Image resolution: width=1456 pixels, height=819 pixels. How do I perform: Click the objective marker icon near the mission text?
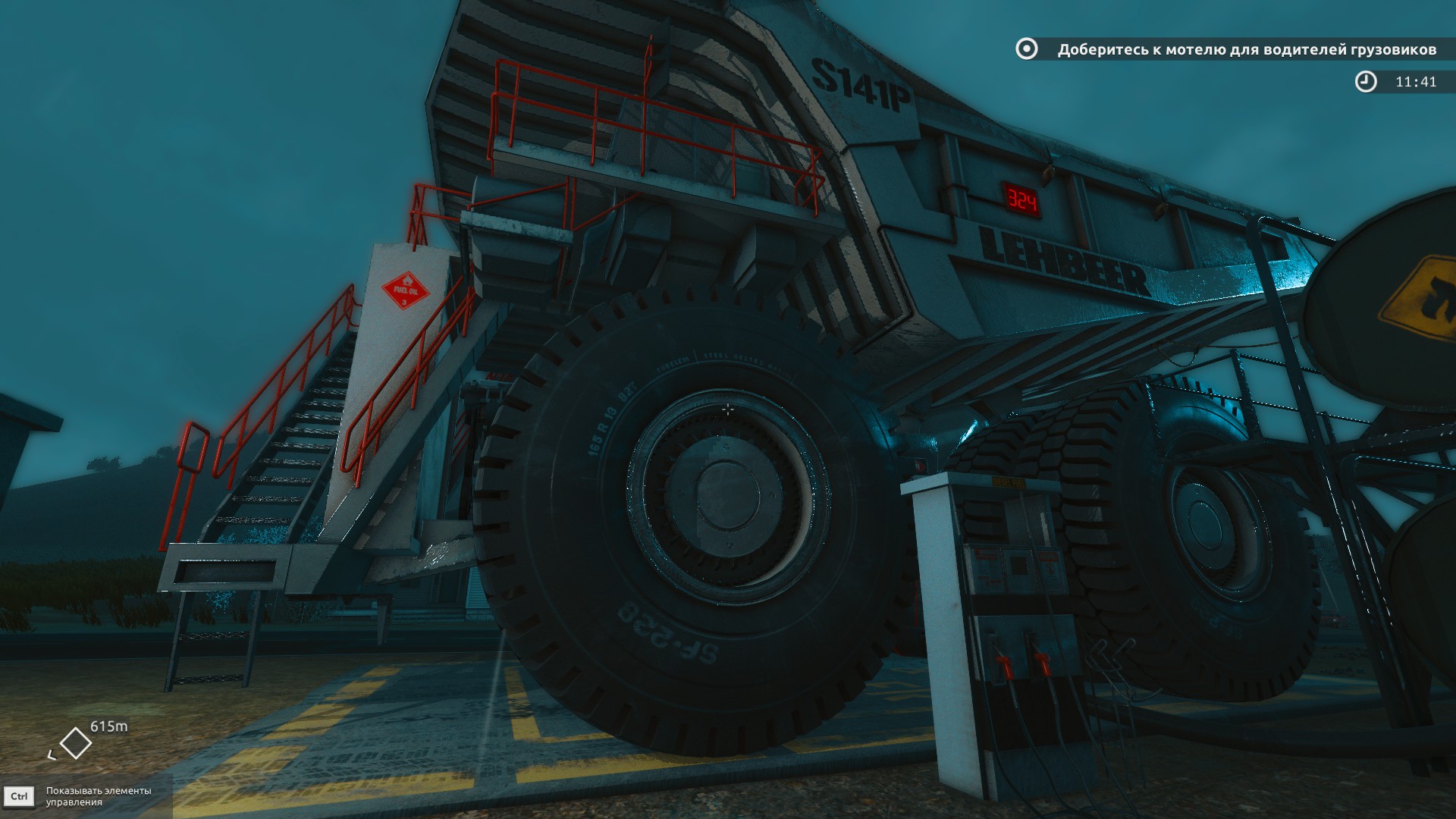[1027, 49]
